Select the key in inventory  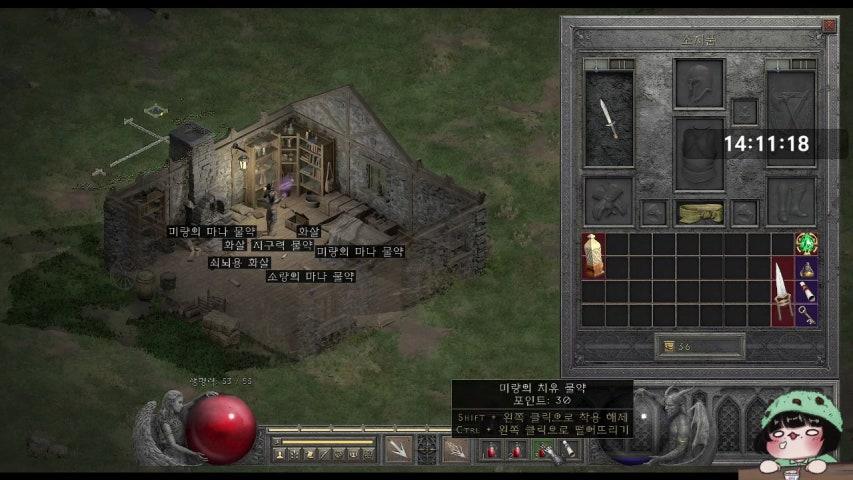point(806,315)
